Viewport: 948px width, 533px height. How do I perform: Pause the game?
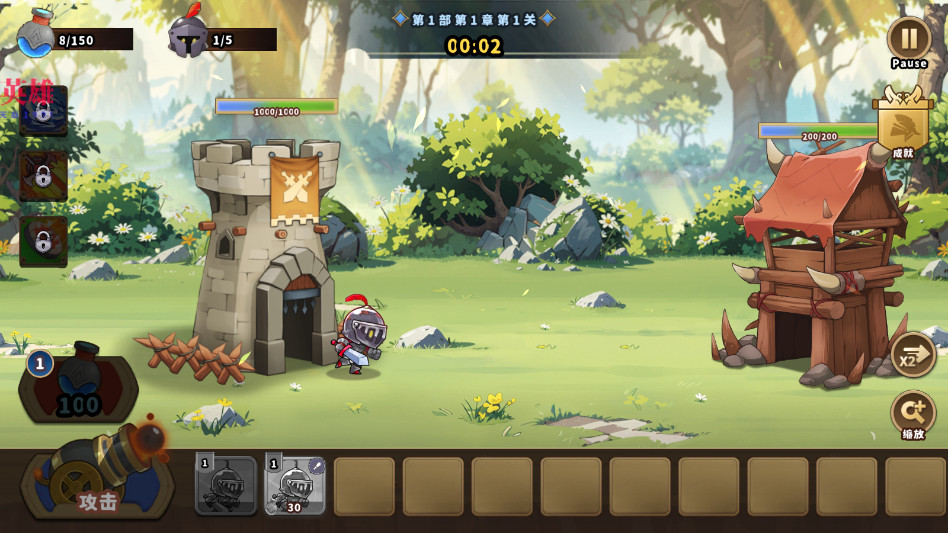coord(908,39)
